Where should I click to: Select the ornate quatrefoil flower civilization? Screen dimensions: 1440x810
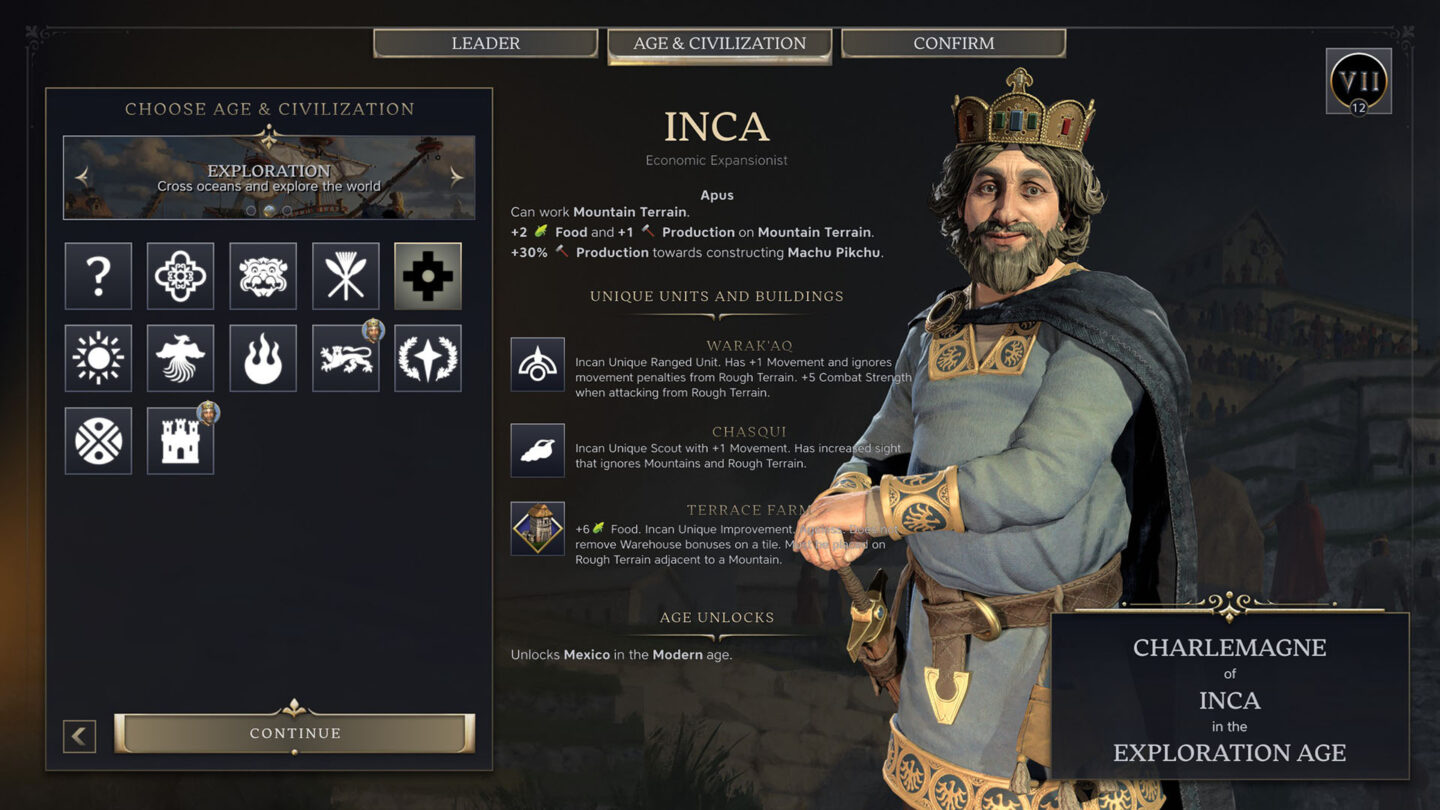(180, 276)
